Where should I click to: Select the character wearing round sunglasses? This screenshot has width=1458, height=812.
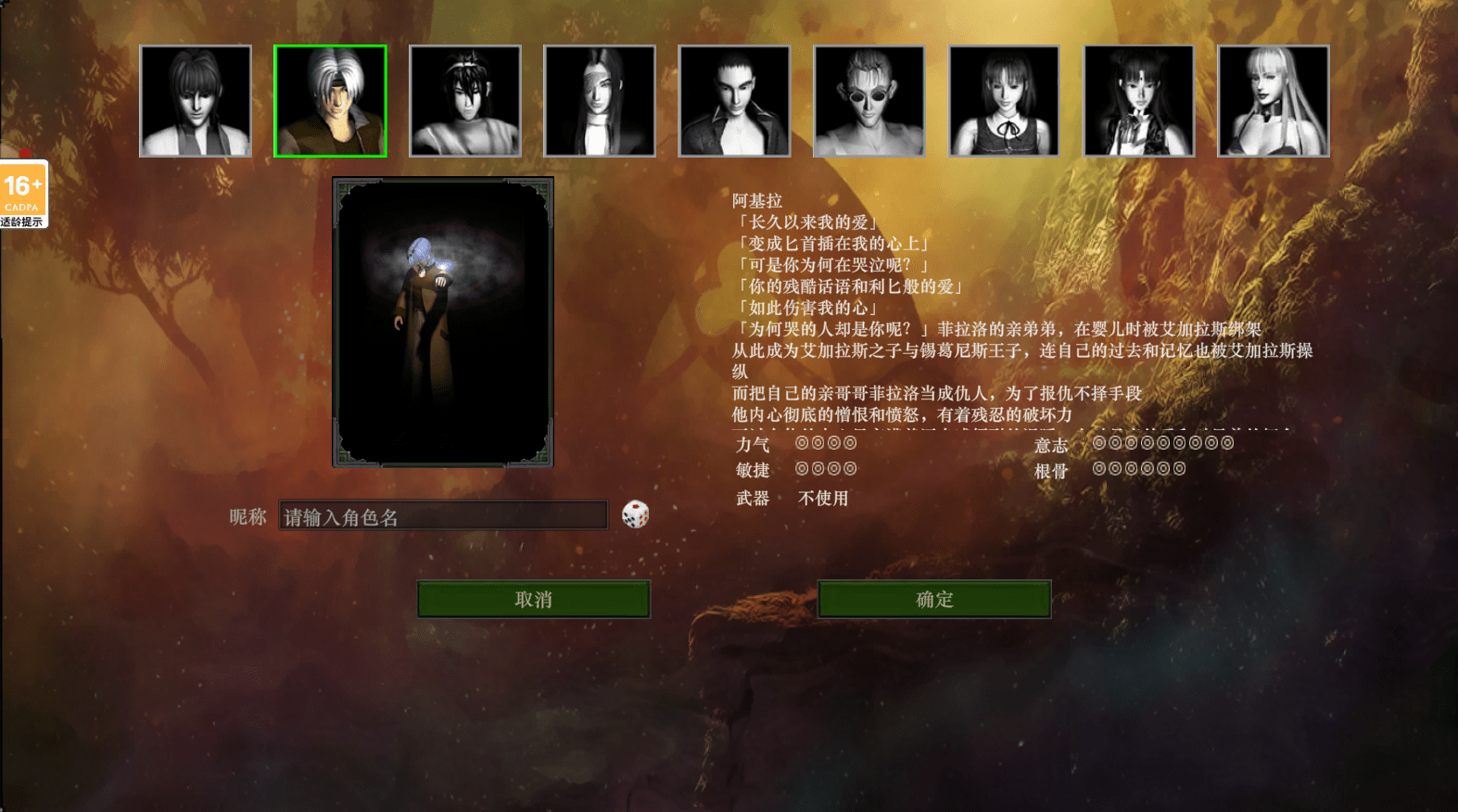[869, 101]
